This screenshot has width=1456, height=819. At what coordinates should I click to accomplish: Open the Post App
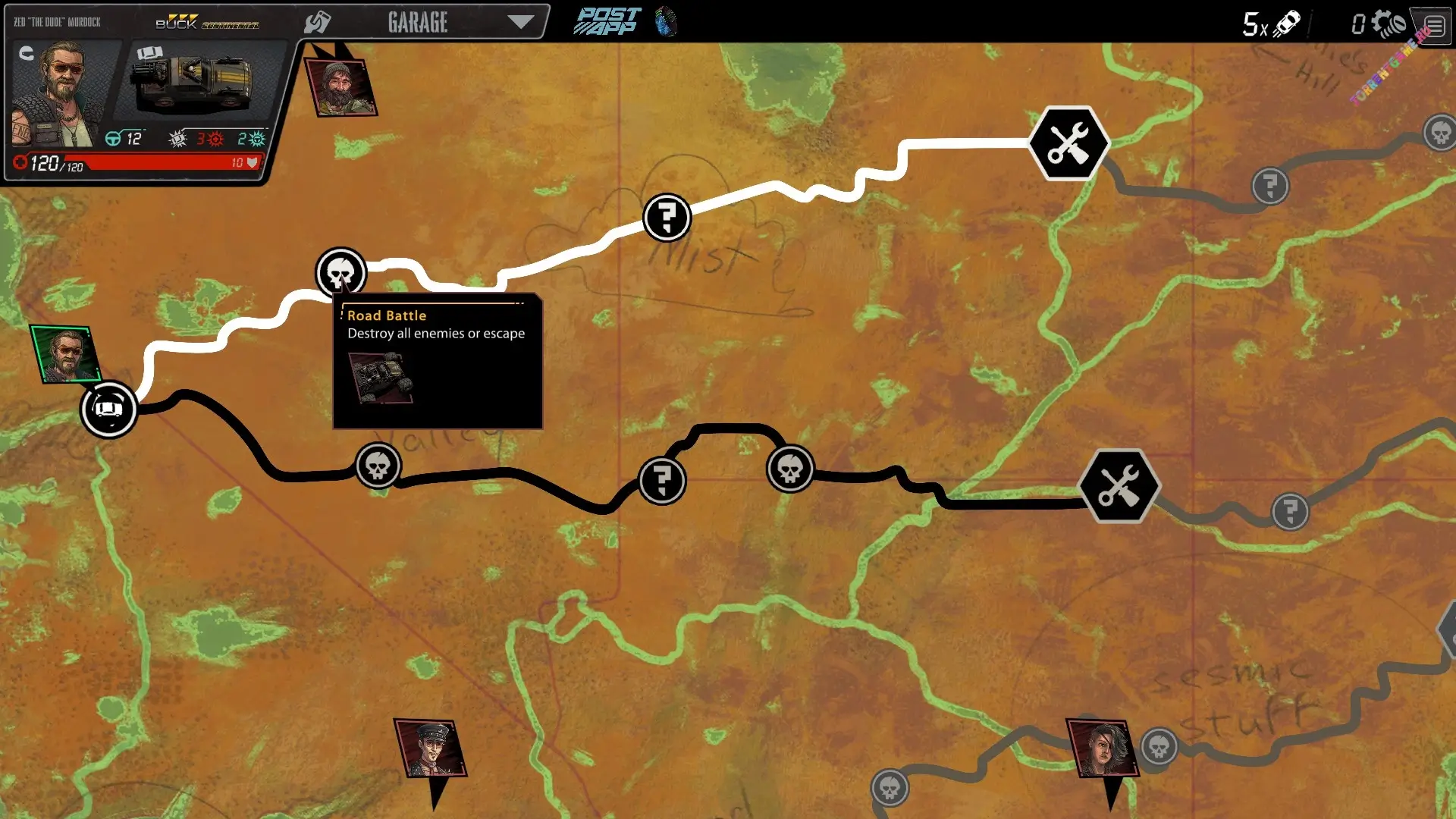[x=607, y=22]
